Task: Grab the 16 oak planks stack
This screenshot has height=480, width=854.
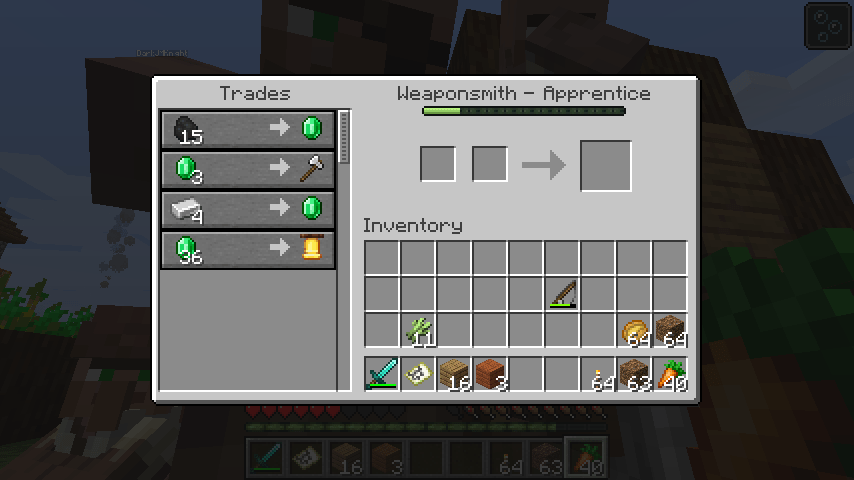Action: tap(454, 374)
